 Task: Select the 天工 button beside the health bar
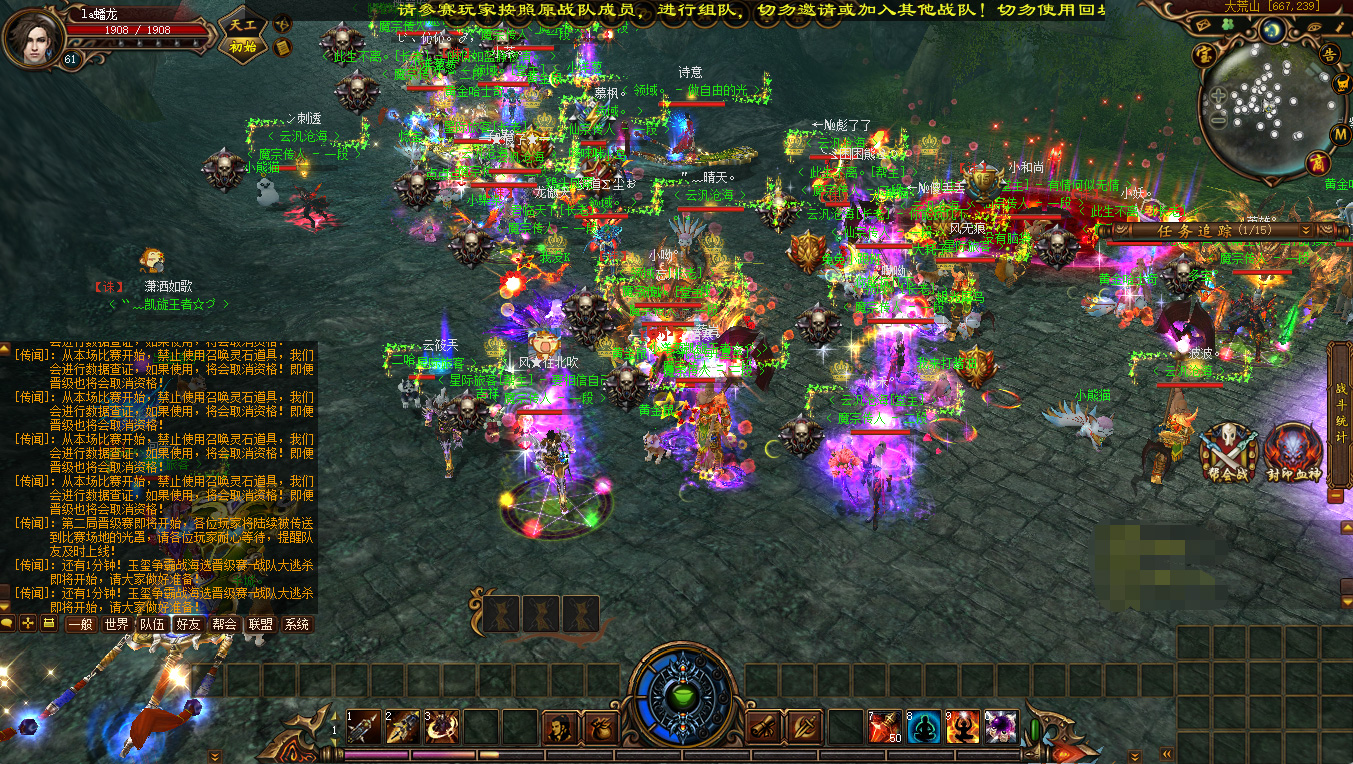[243, 24]
